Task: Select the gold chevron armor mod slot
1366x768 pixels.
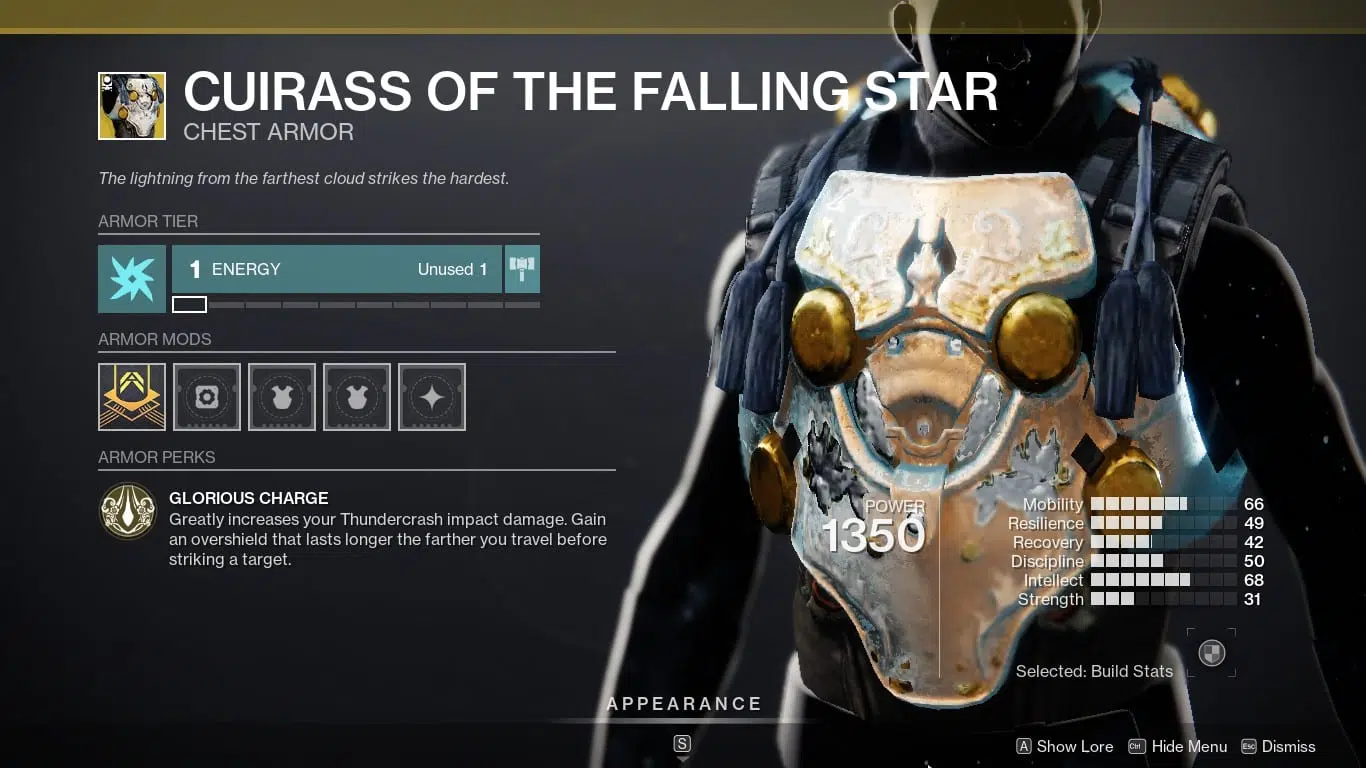Action: 132,397
